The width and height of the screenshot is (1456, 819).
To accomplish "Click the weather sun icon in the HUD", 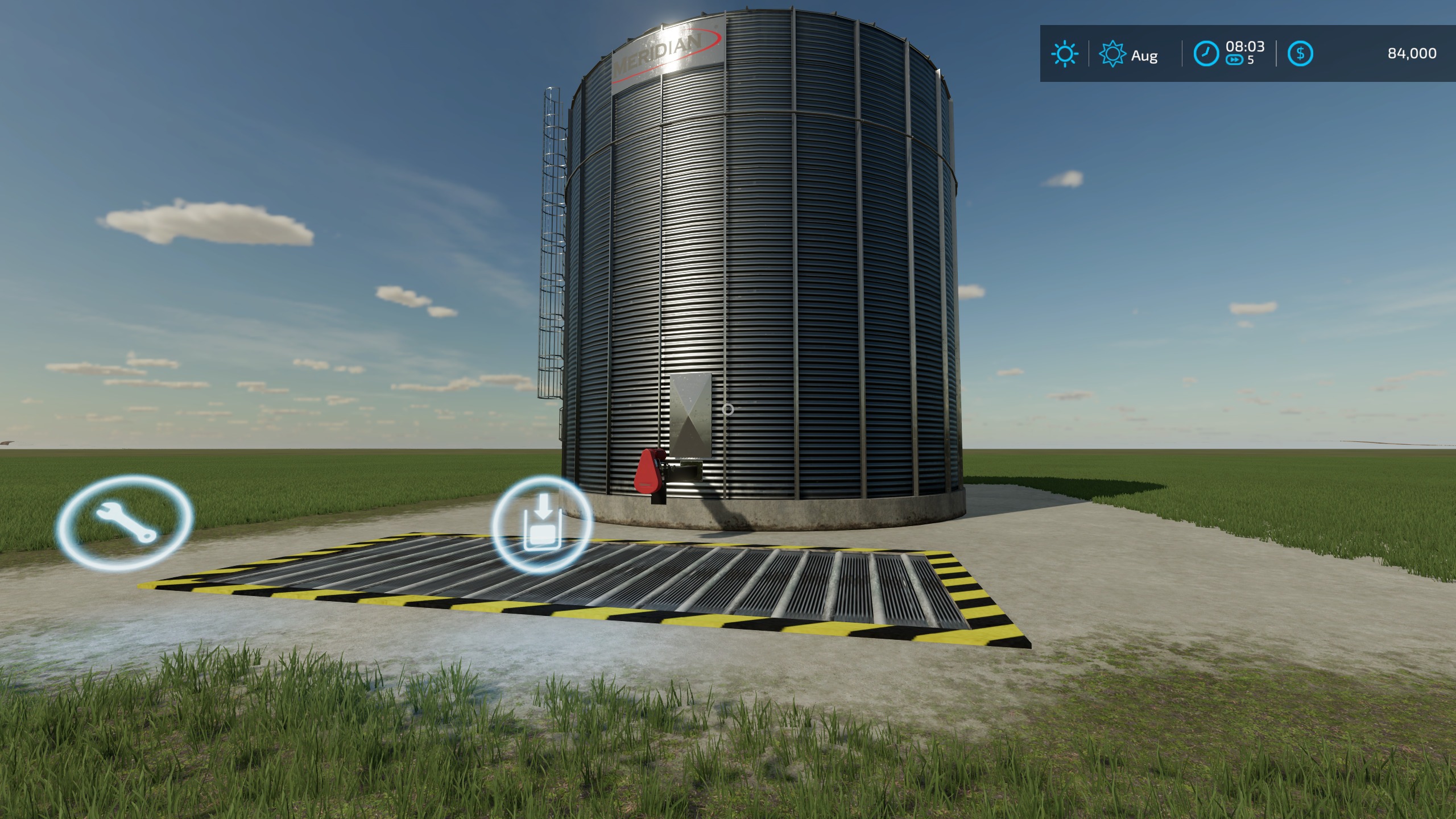I will click(1063, 54).
